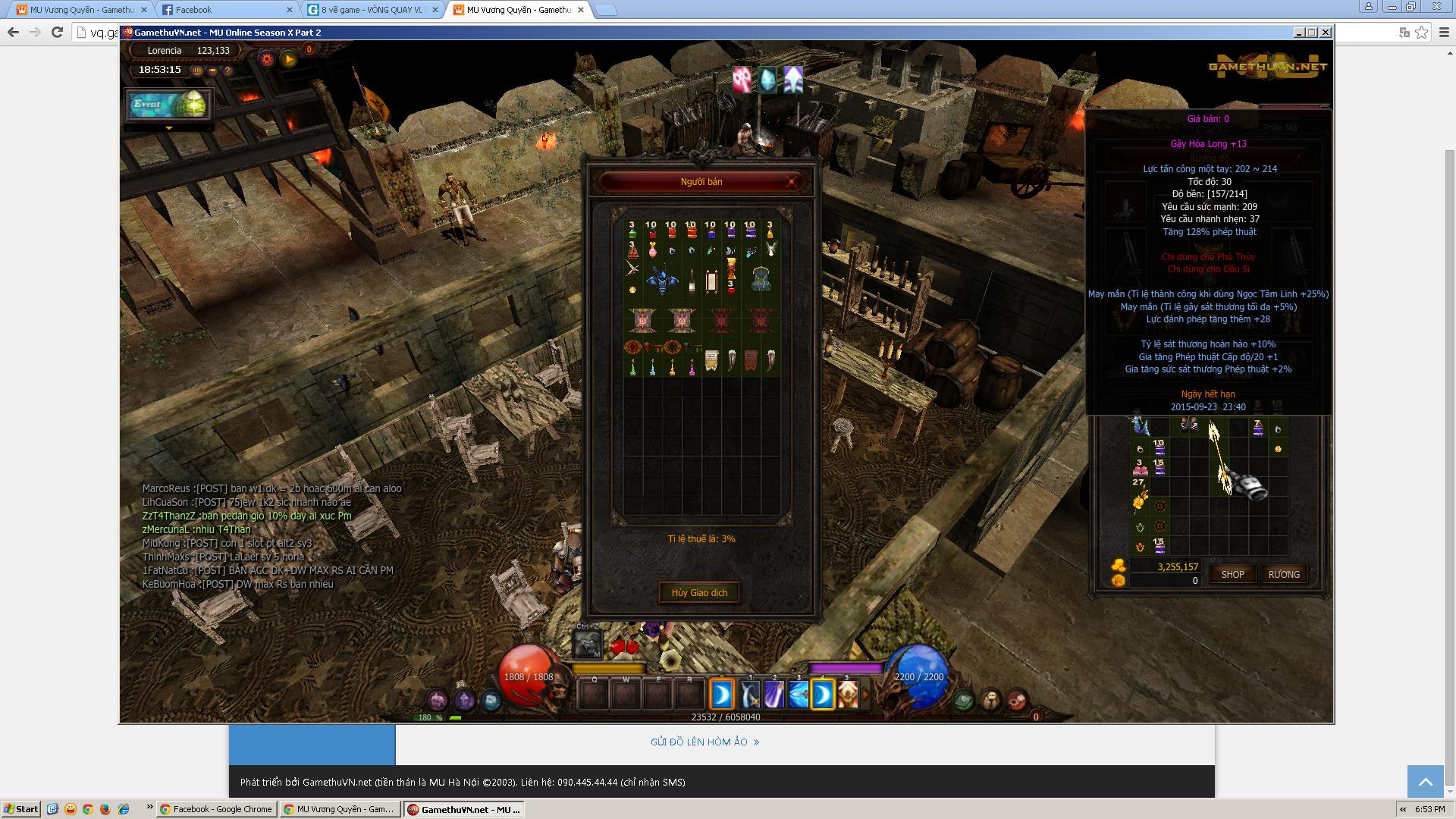Select the green potion stack of three
Screen dimensions: 1456x819
pyautogui.click(x=632, y=230)
